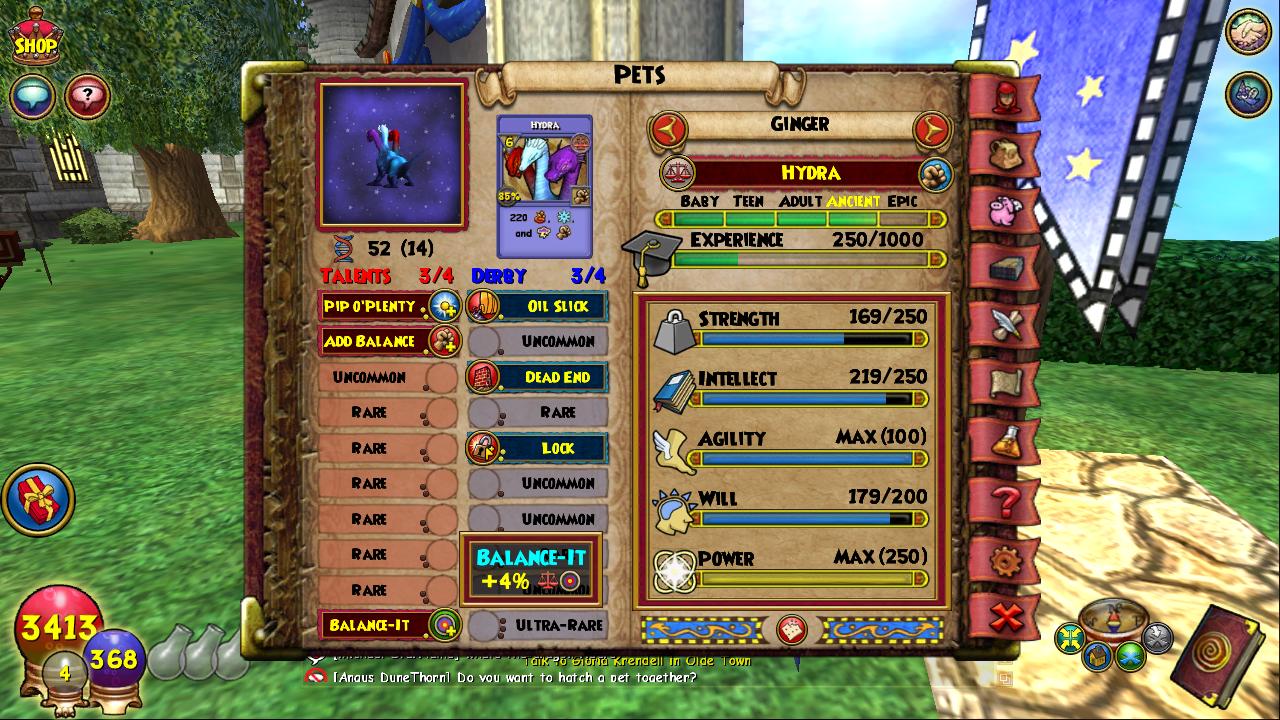Click the friends handshake icon

(x=1247, y=32)
